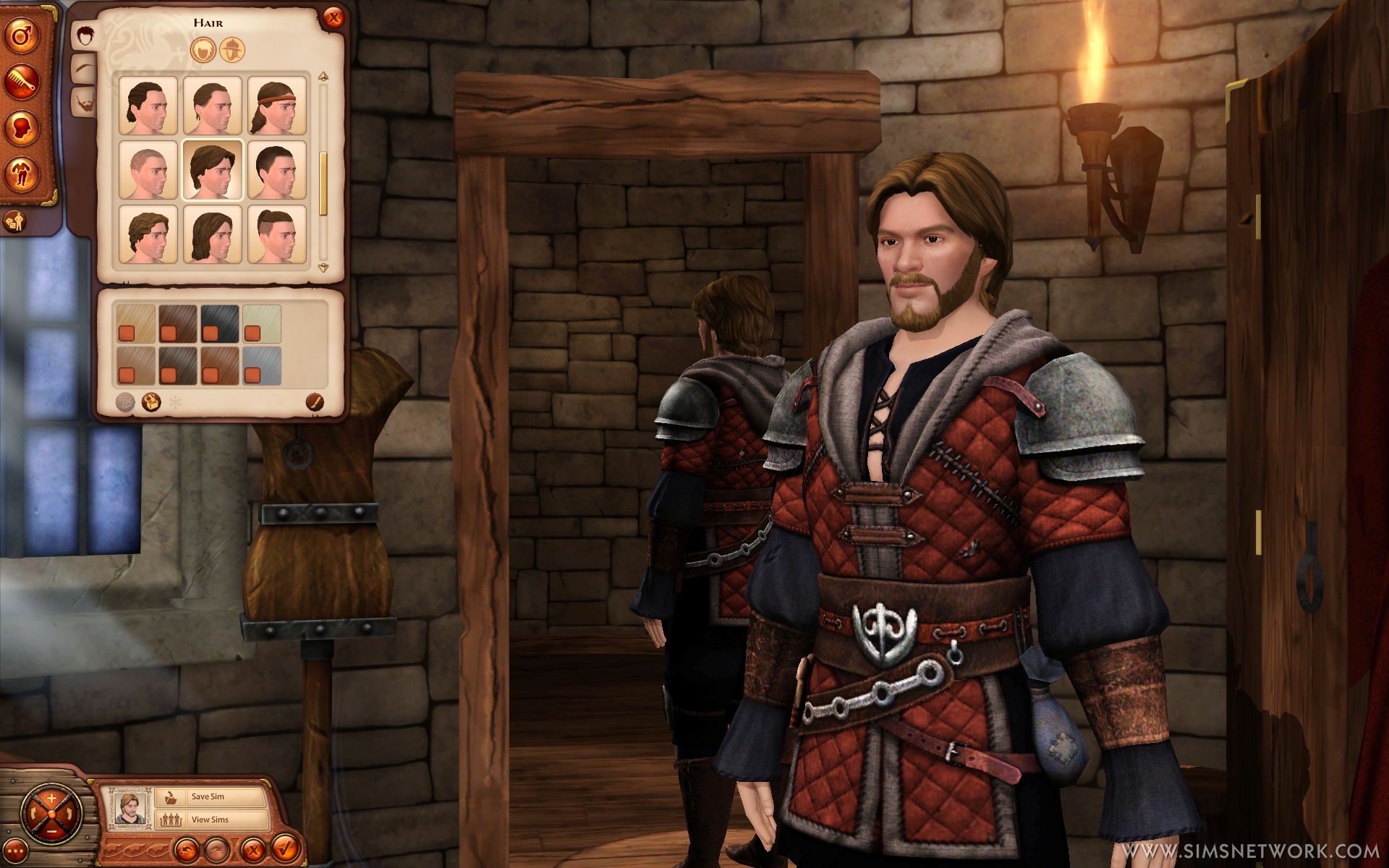This screenshot has width=1389, height=868.
Task: Pick the blonde hair color swatch
Action: point(135,323)
